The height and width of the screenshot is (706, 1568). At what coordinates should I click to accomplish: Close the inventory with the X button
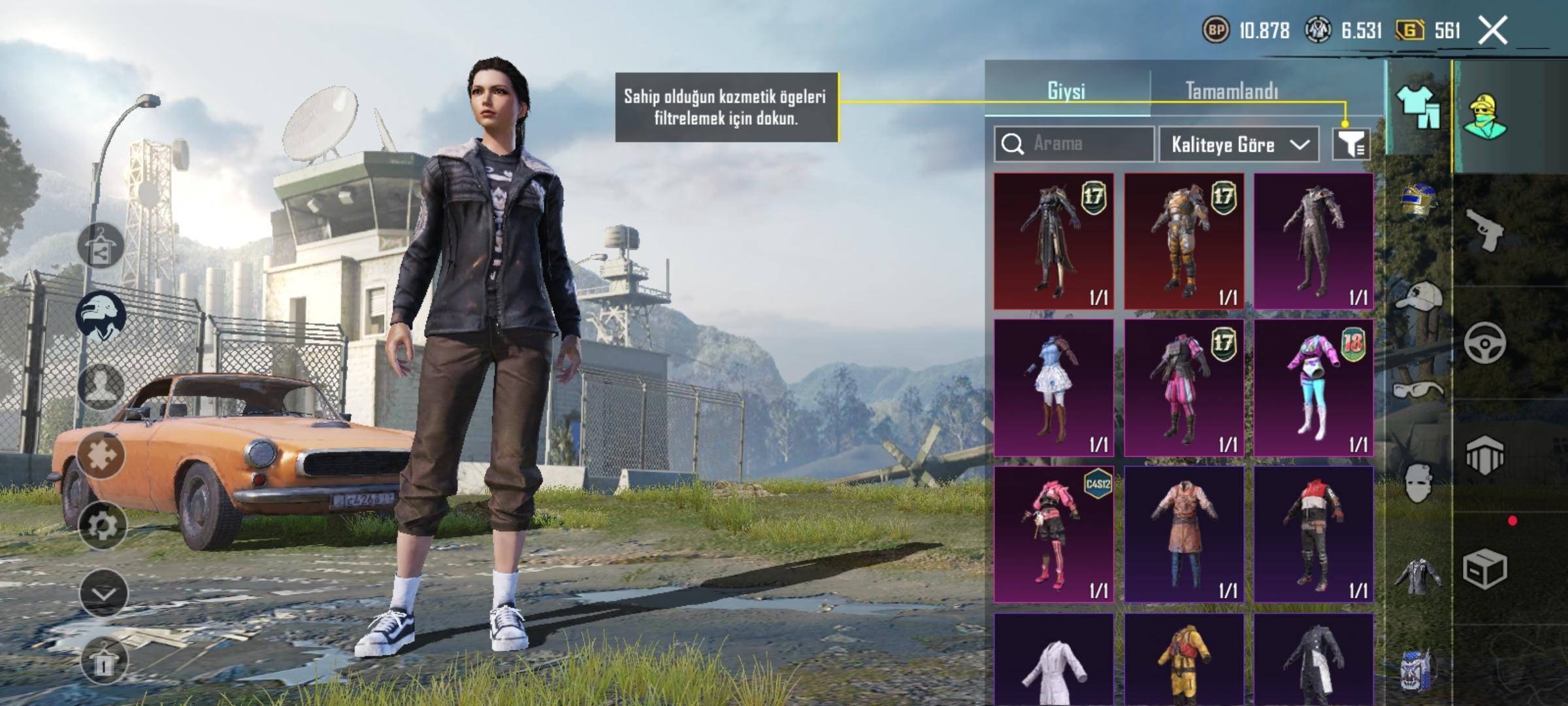pos(1493,31)
